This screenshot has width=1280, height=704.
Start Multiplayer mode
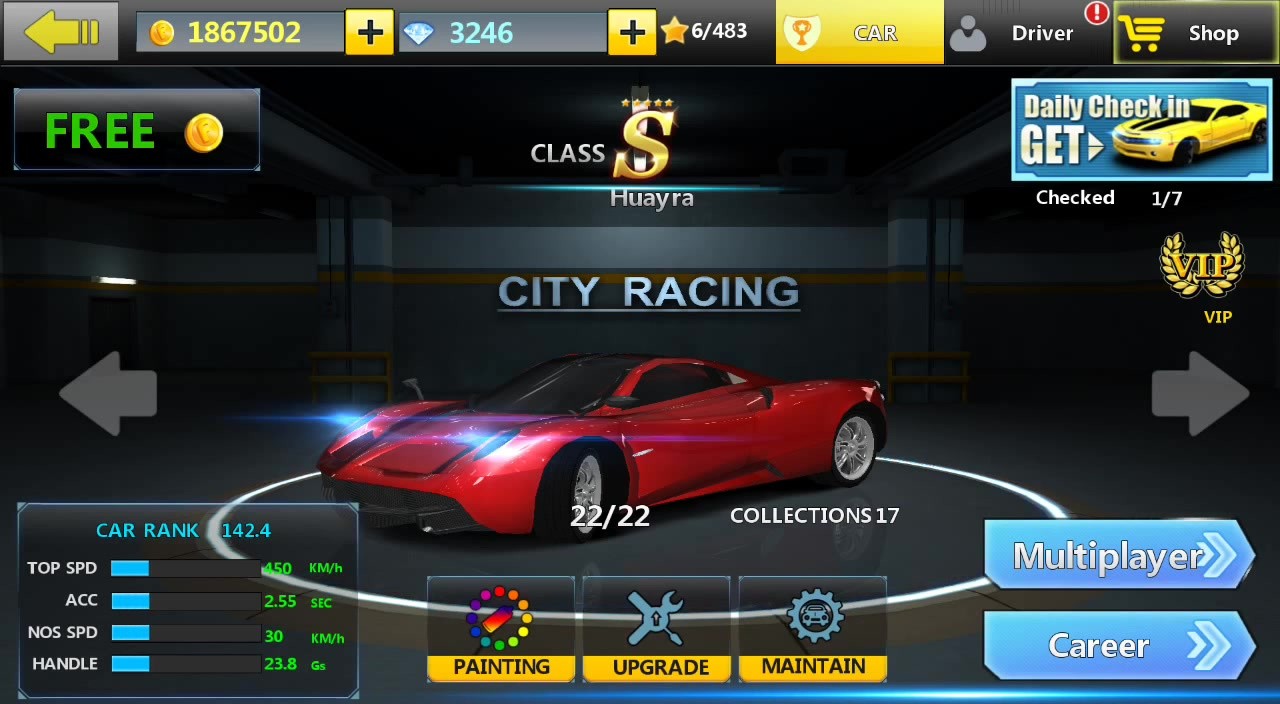[1118, 556]
